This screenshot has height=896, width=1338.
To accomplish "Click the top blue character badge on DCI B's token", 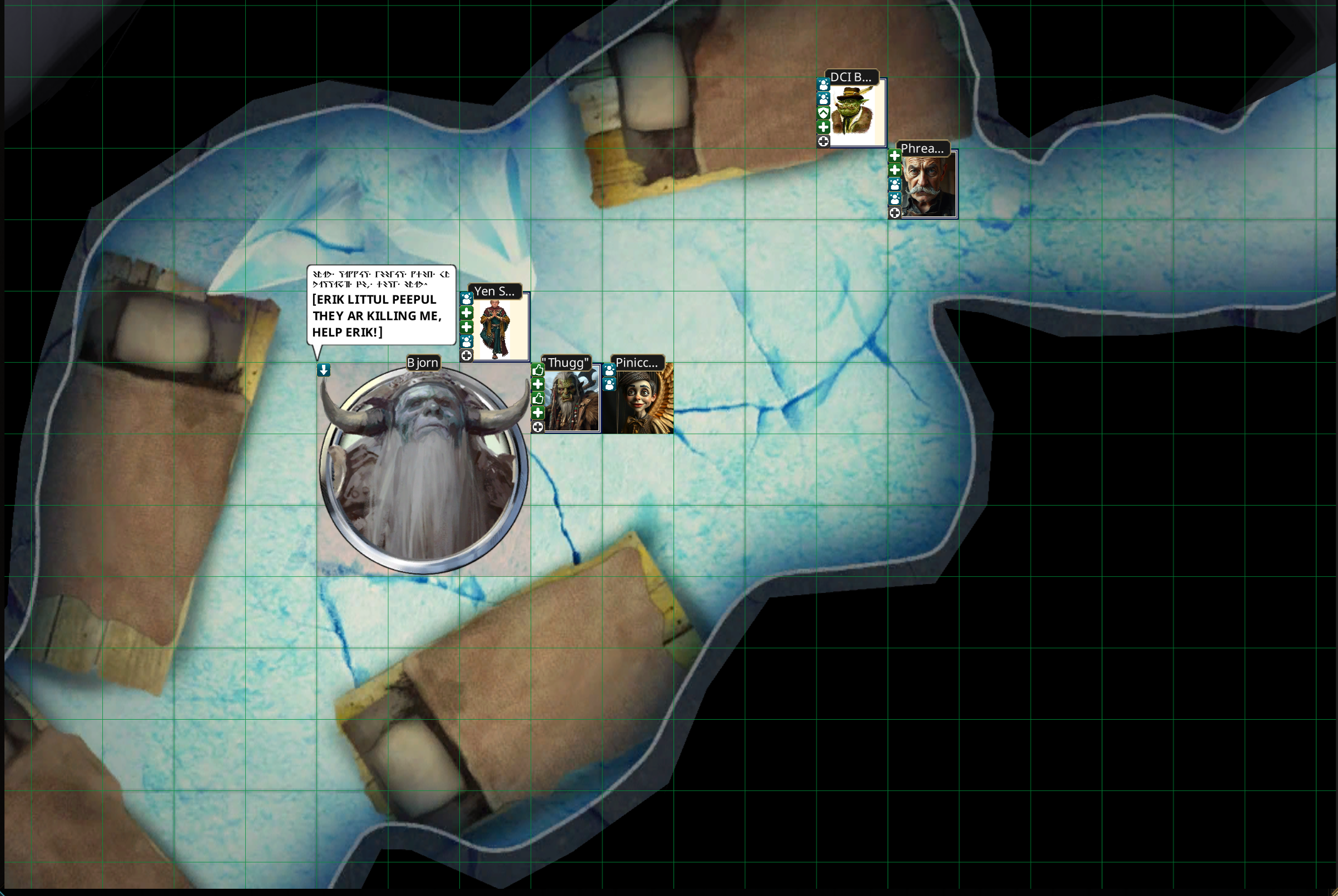I will tap(823, 85).
